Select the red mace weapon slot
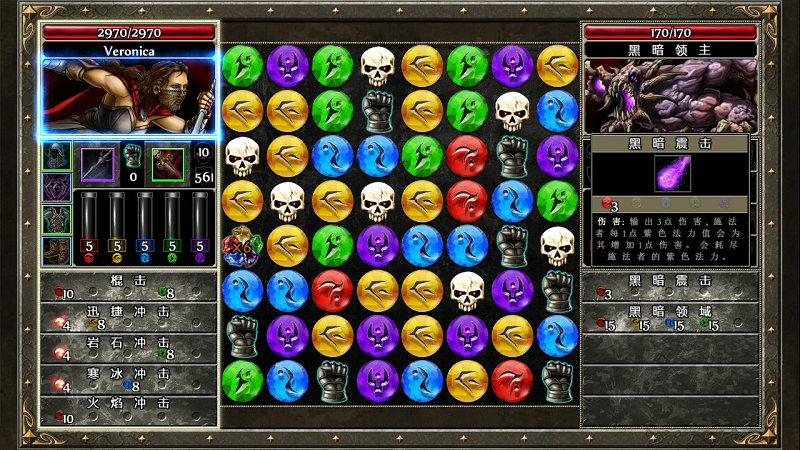This screenshot has width=800, height=450. point(167,164)
